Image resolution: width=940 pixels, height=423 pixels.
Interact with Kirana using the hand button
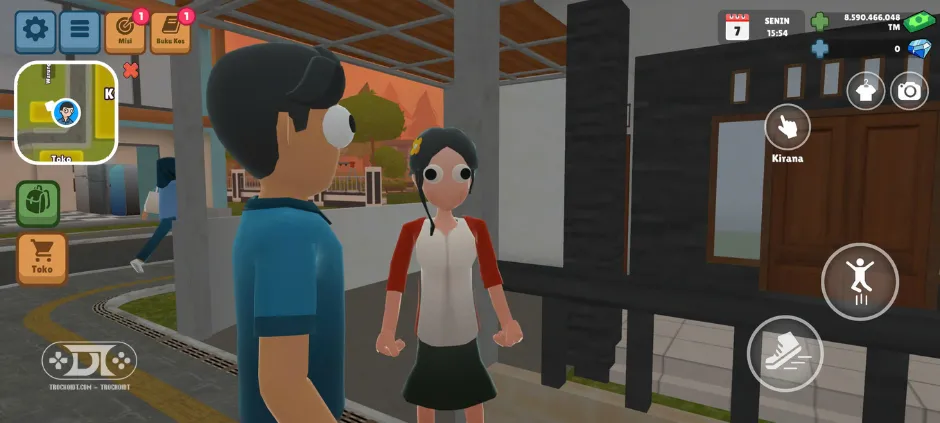[787, 127]
